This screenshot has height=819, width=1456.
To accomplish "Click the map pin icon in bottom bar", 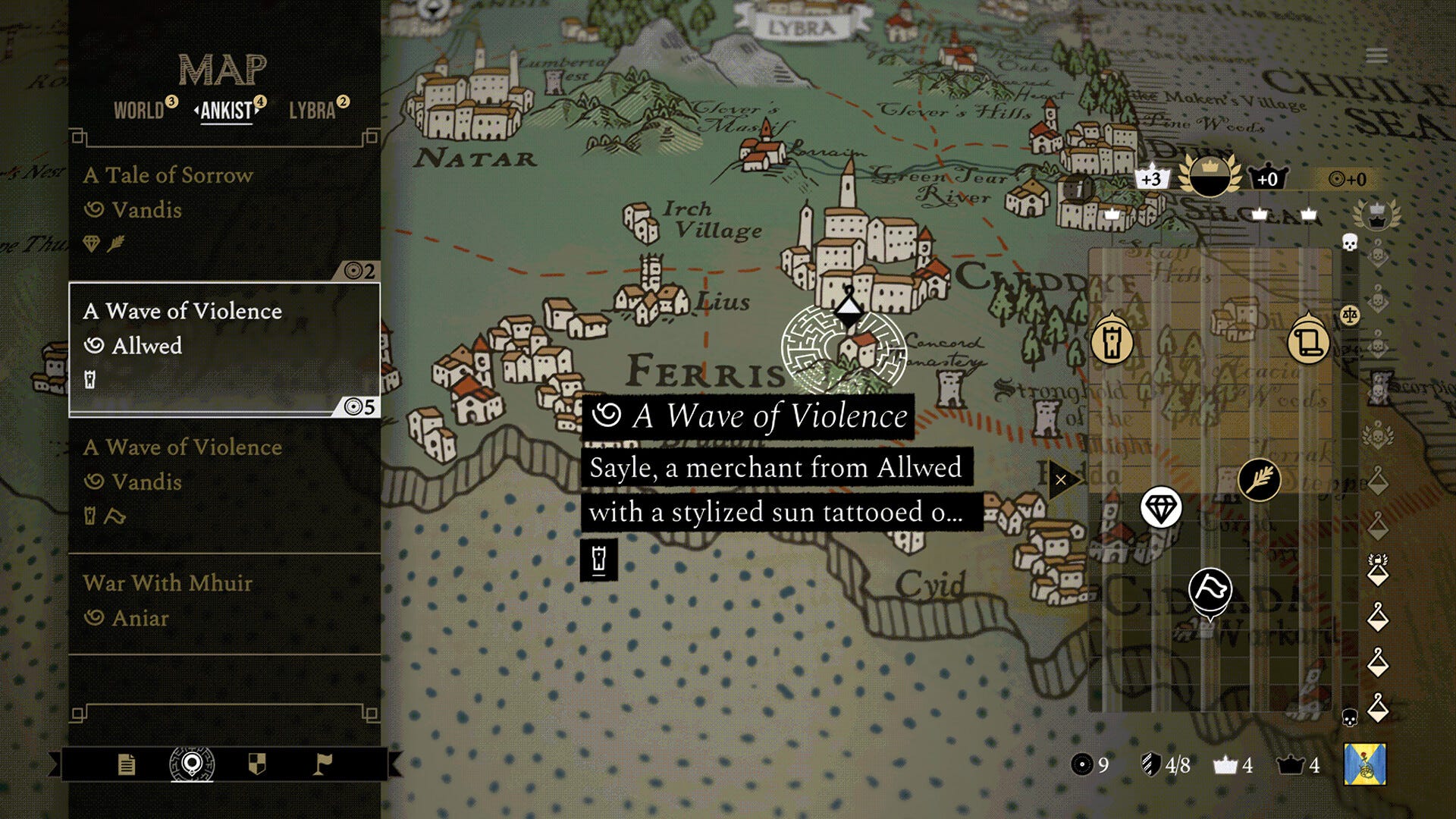I will point(192,764).
